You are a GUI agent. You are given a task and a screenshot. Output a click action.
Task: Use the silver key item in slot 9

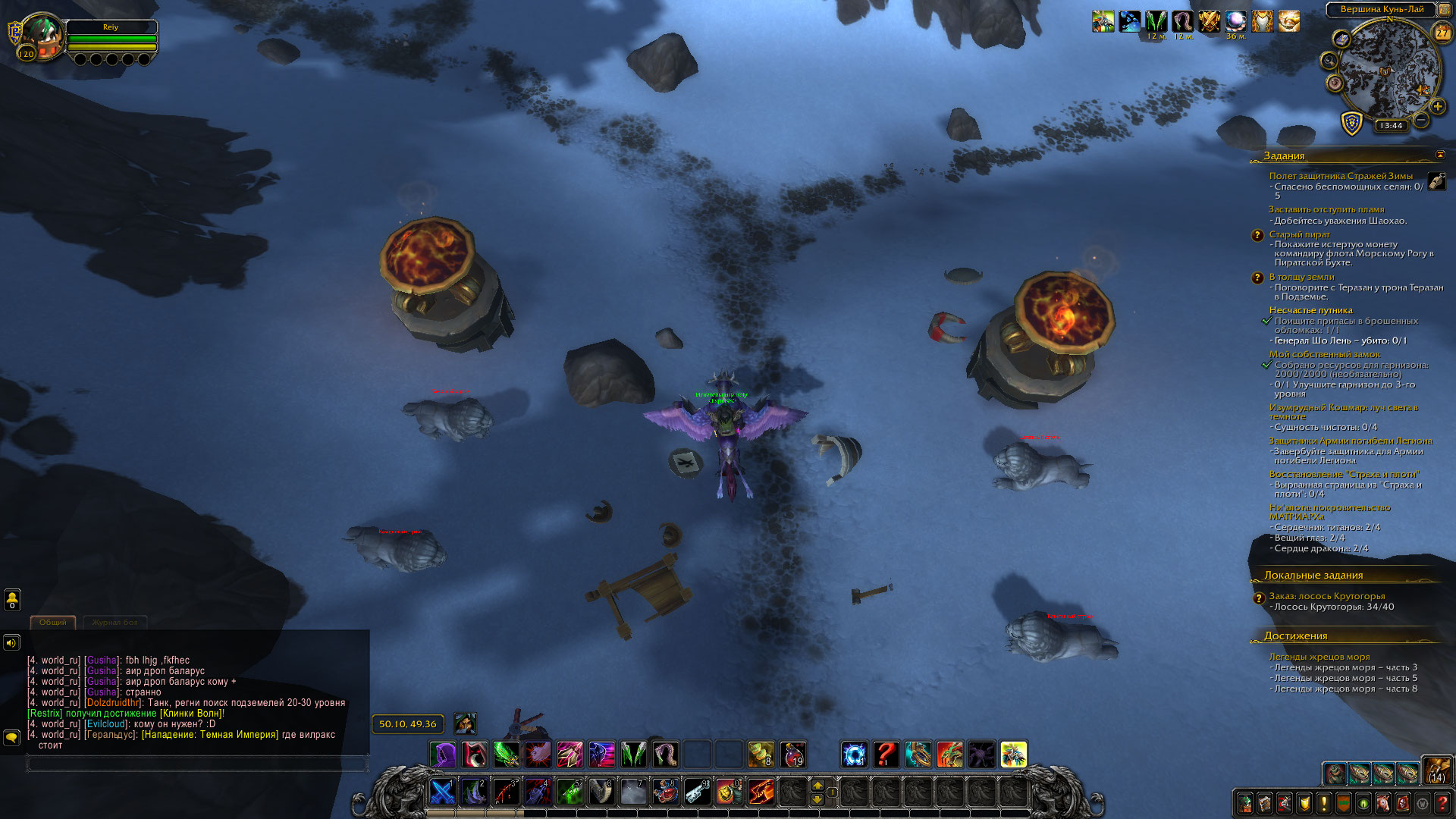click(697, 792)
